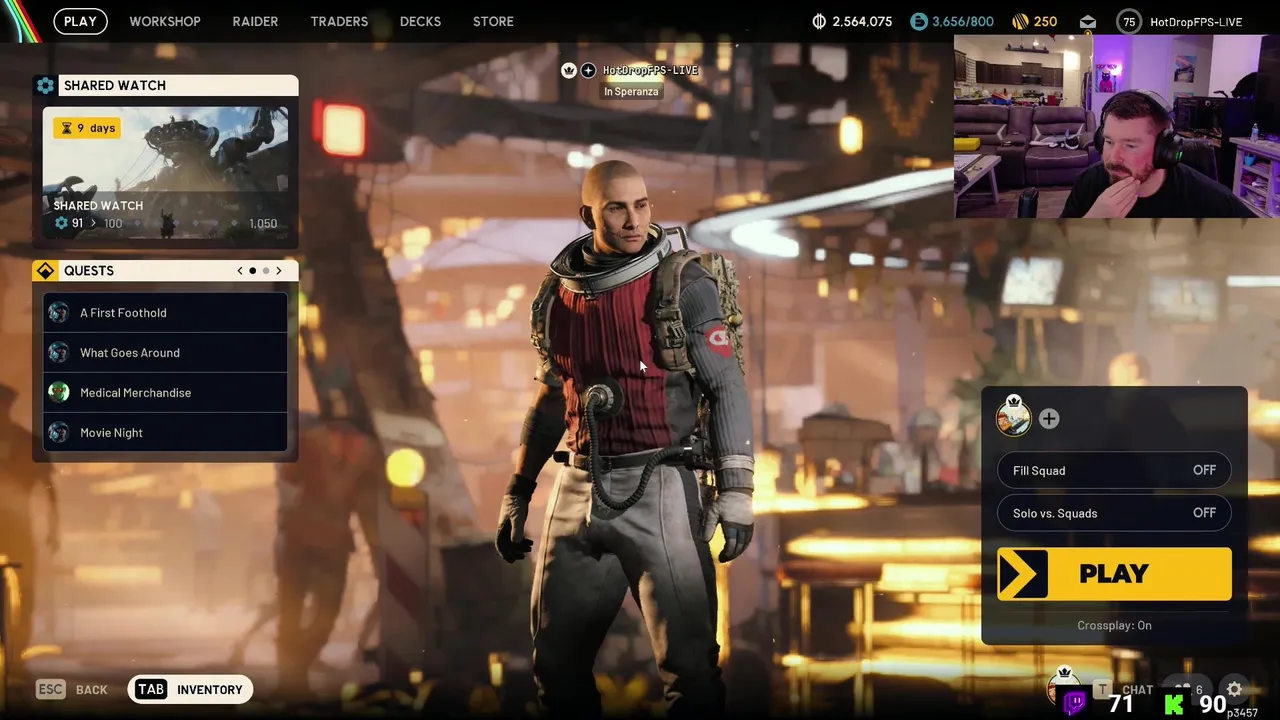Go to the Traders tab
The width and height of the screenshot is (1280, 720).
pyautogui.click(x=339, y=21)
